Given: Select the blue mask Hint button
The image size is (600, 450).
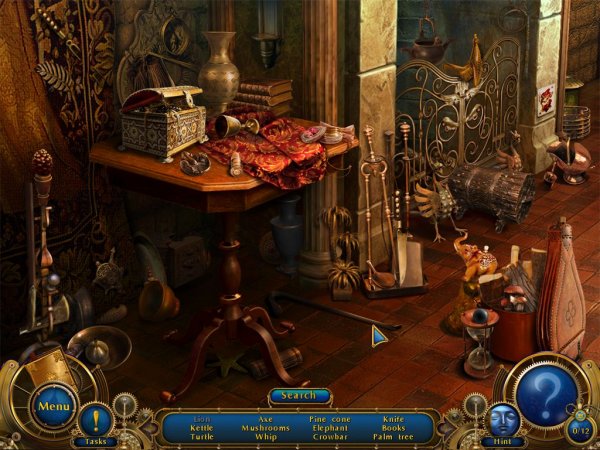Looking at the screenshot, I should pos(502,420).
